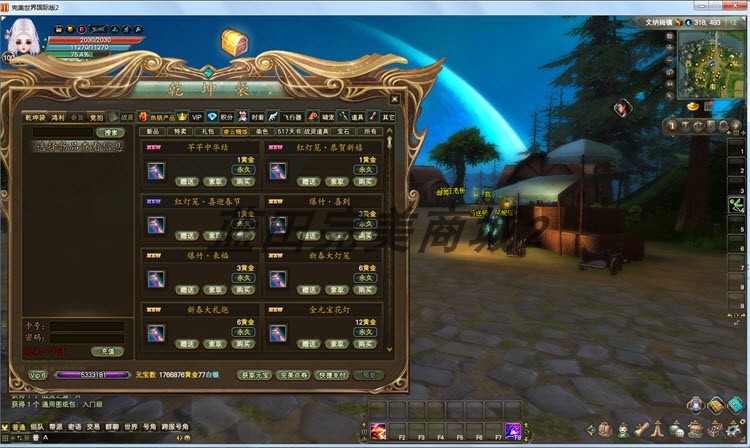Gift the 红灯笼·恭贺新禧 item

(x=307, y=181)
